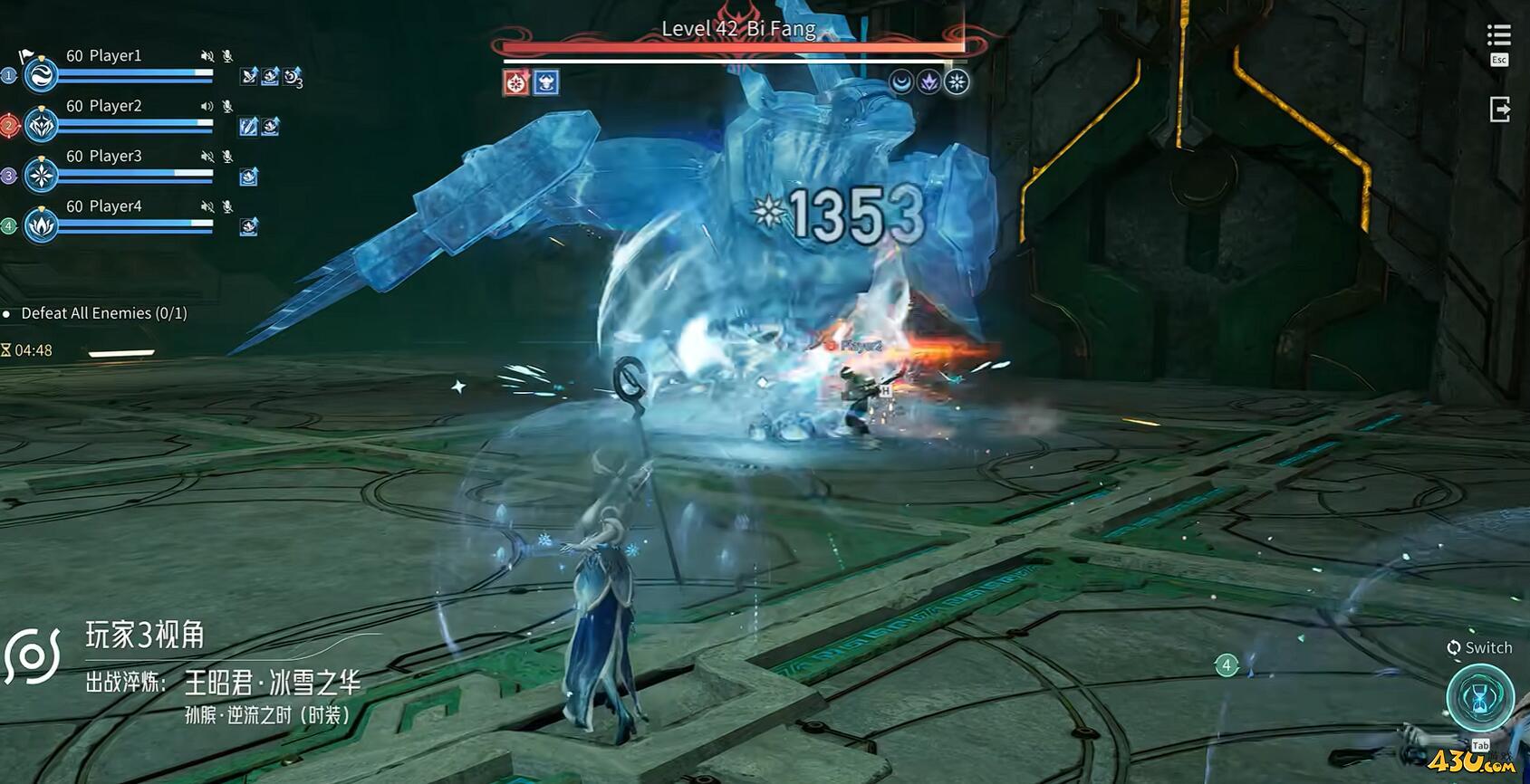Activate the hourglass Switch ability
The height and width of the screenshot is (784, 1530).
(x=1479, y=697)
